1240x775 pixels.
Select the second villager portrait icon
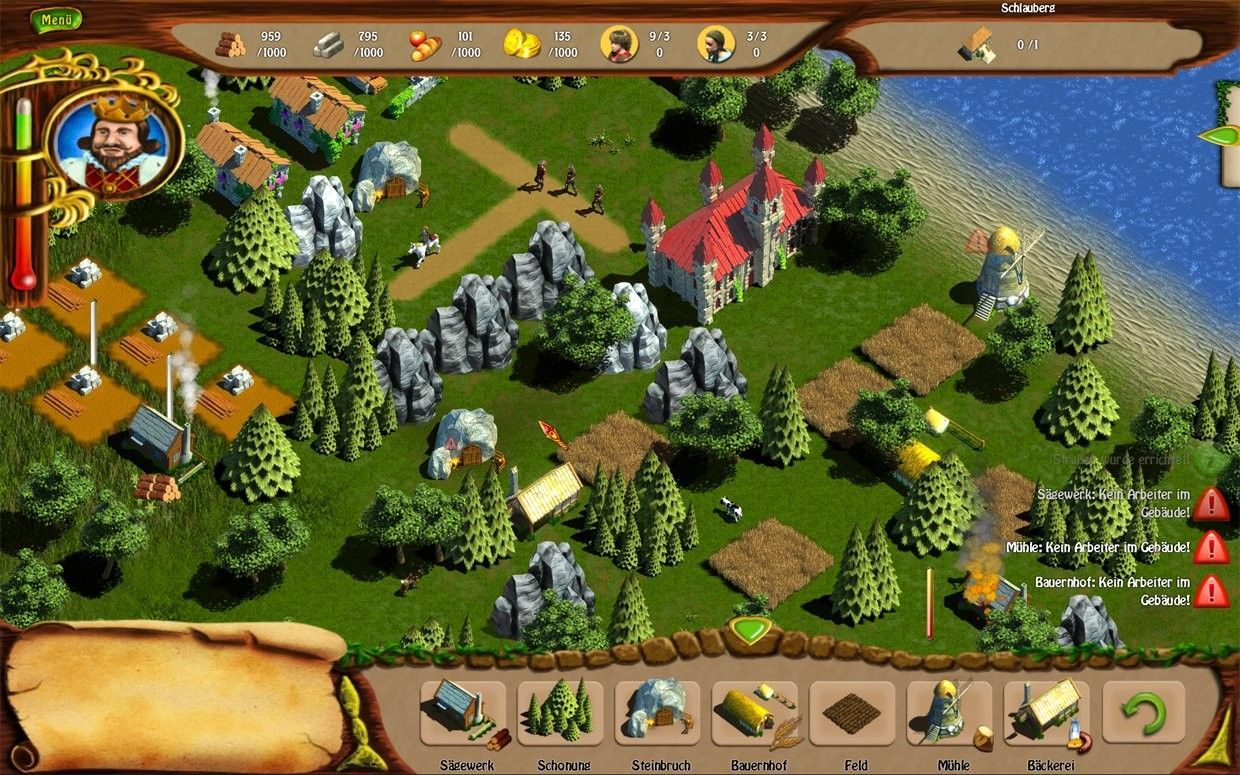coord(715,44)
